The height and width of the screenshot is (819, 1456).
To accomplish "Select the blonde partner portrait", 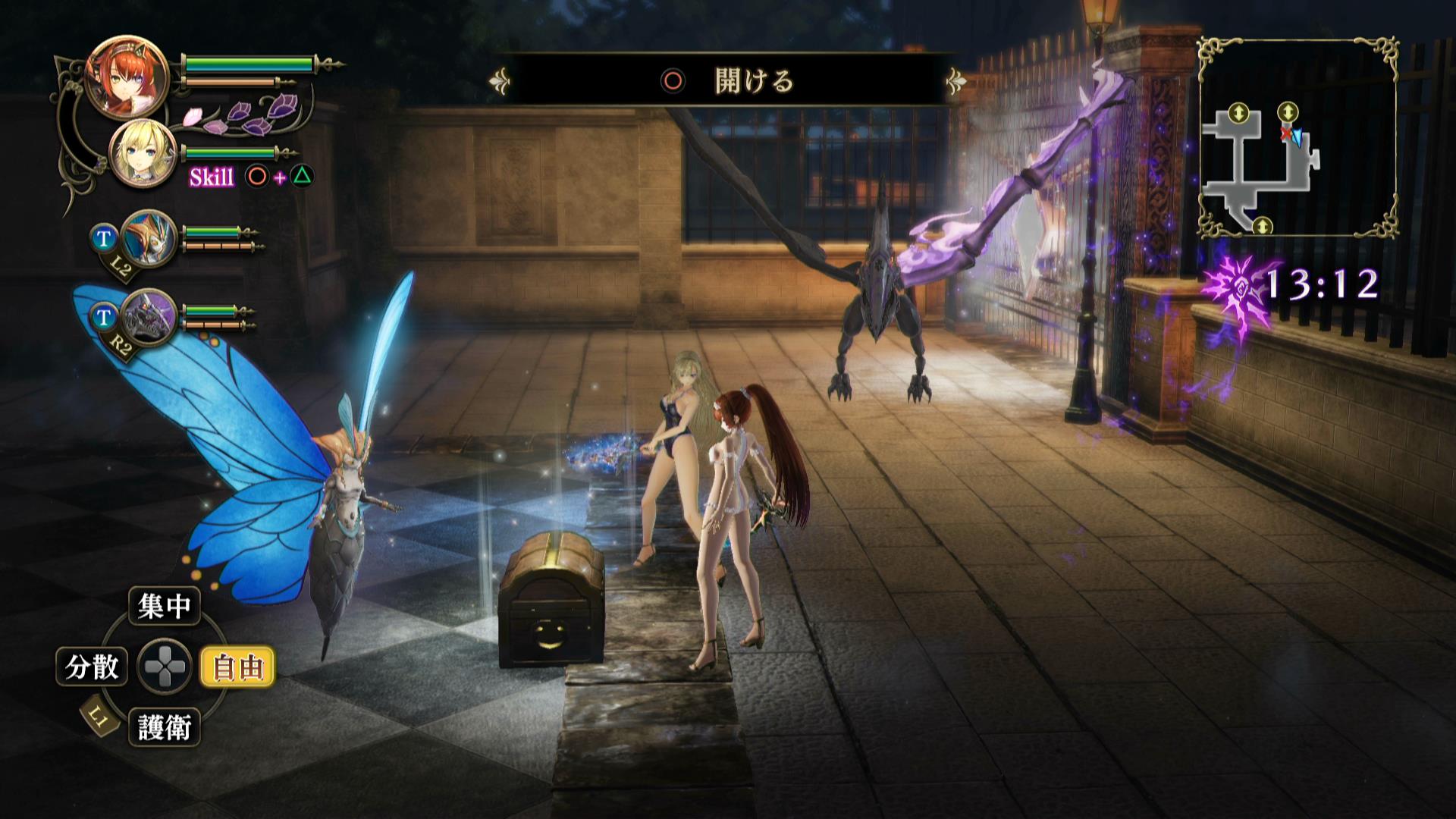I will coord(142,153).
